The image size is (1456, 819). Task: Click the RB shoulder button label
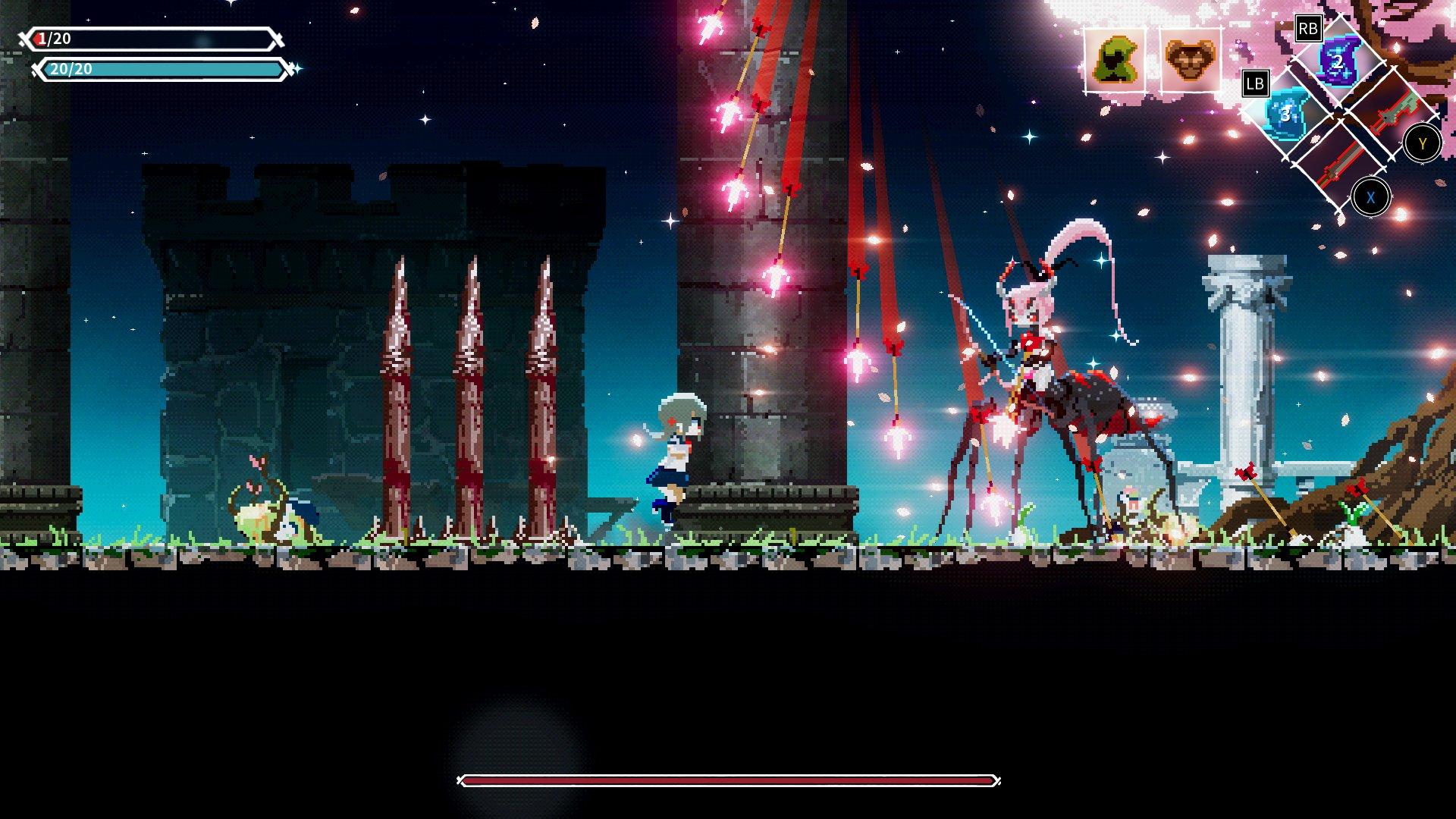(1309, 27)
